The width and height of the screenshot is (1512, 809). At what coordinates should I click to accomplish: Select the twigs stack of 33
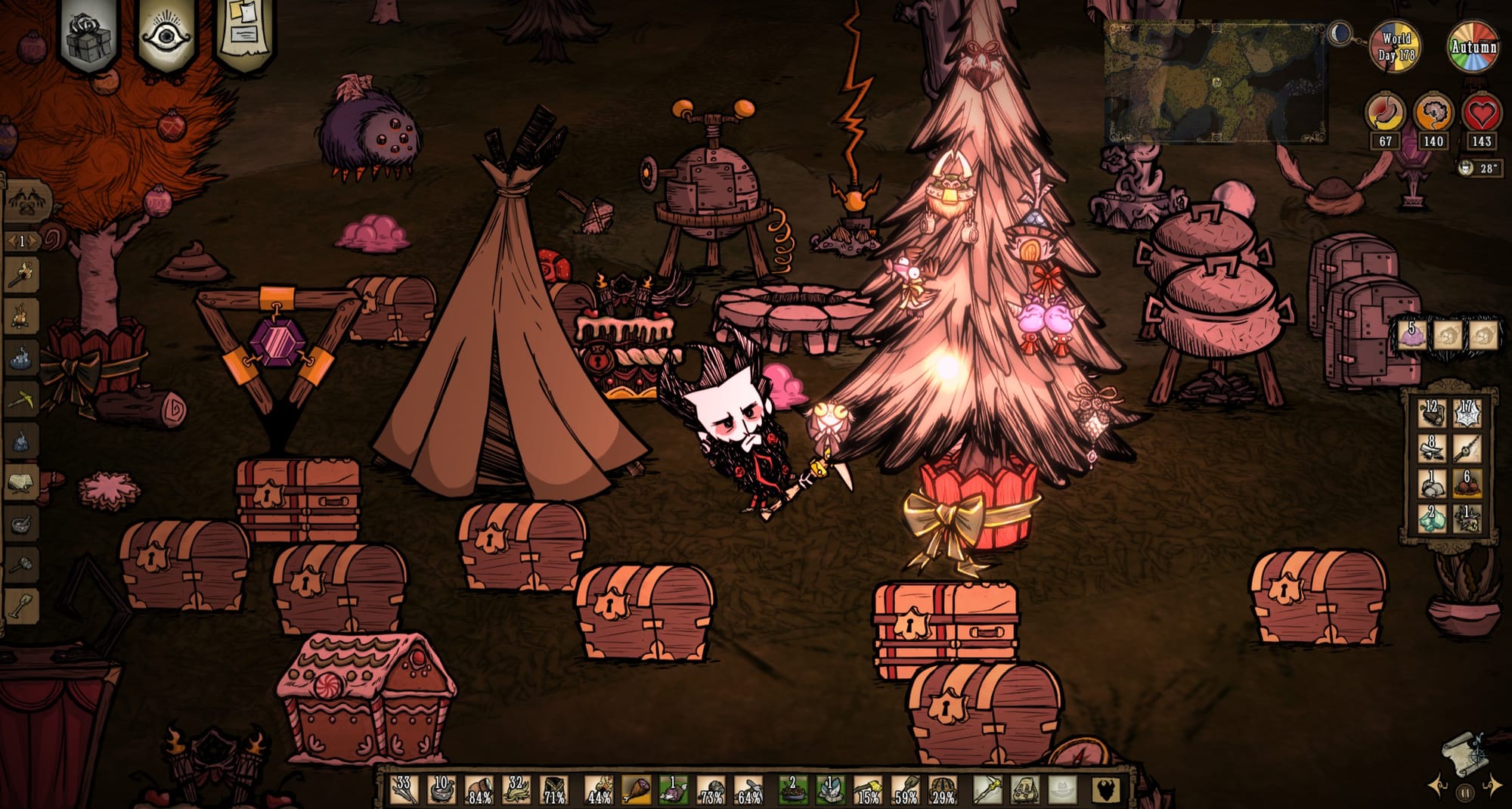[404, 790]
